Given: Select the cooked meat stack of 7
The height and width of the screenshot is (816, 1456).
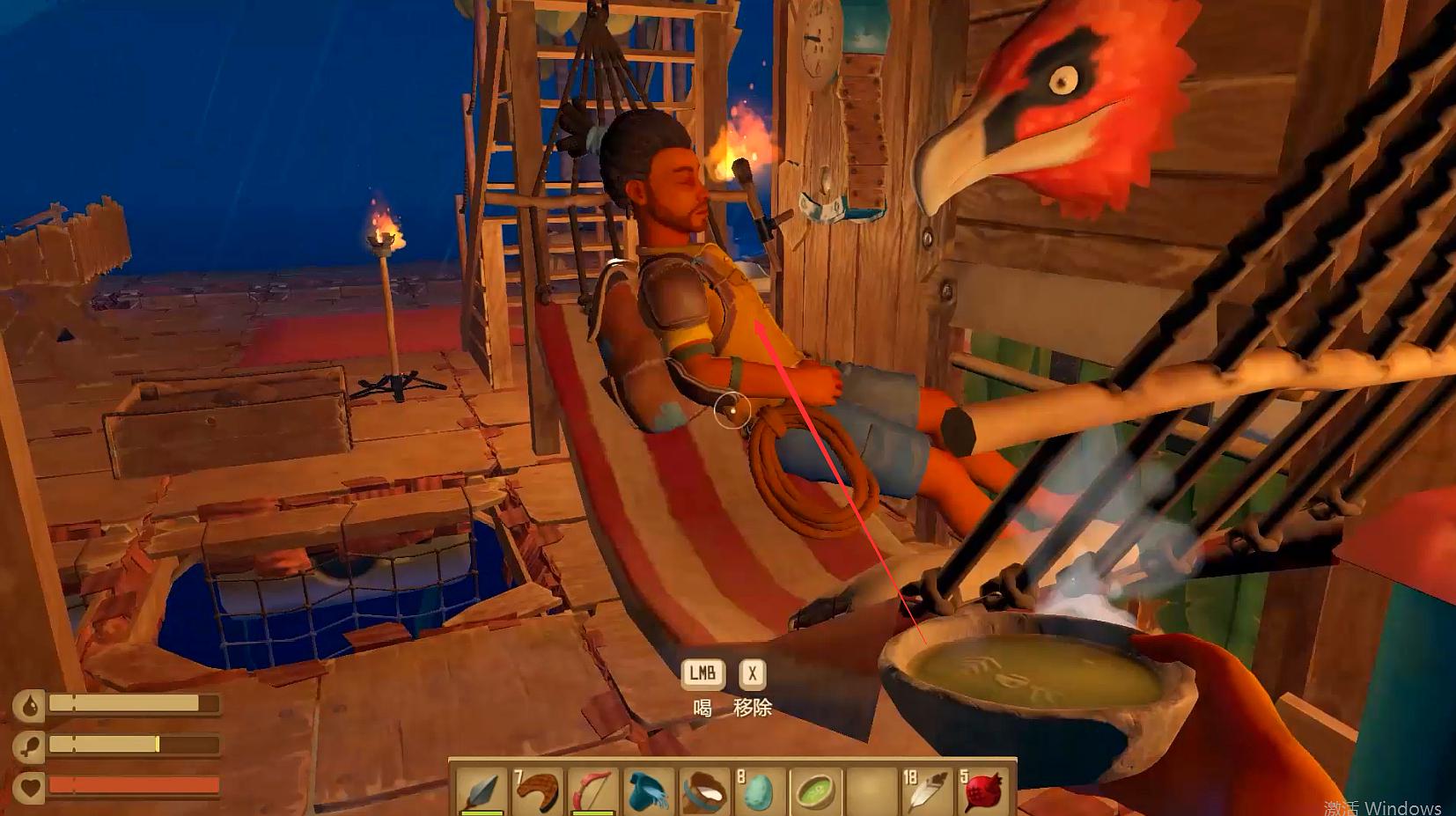Looking at the screenshot, I should point(537,790).
